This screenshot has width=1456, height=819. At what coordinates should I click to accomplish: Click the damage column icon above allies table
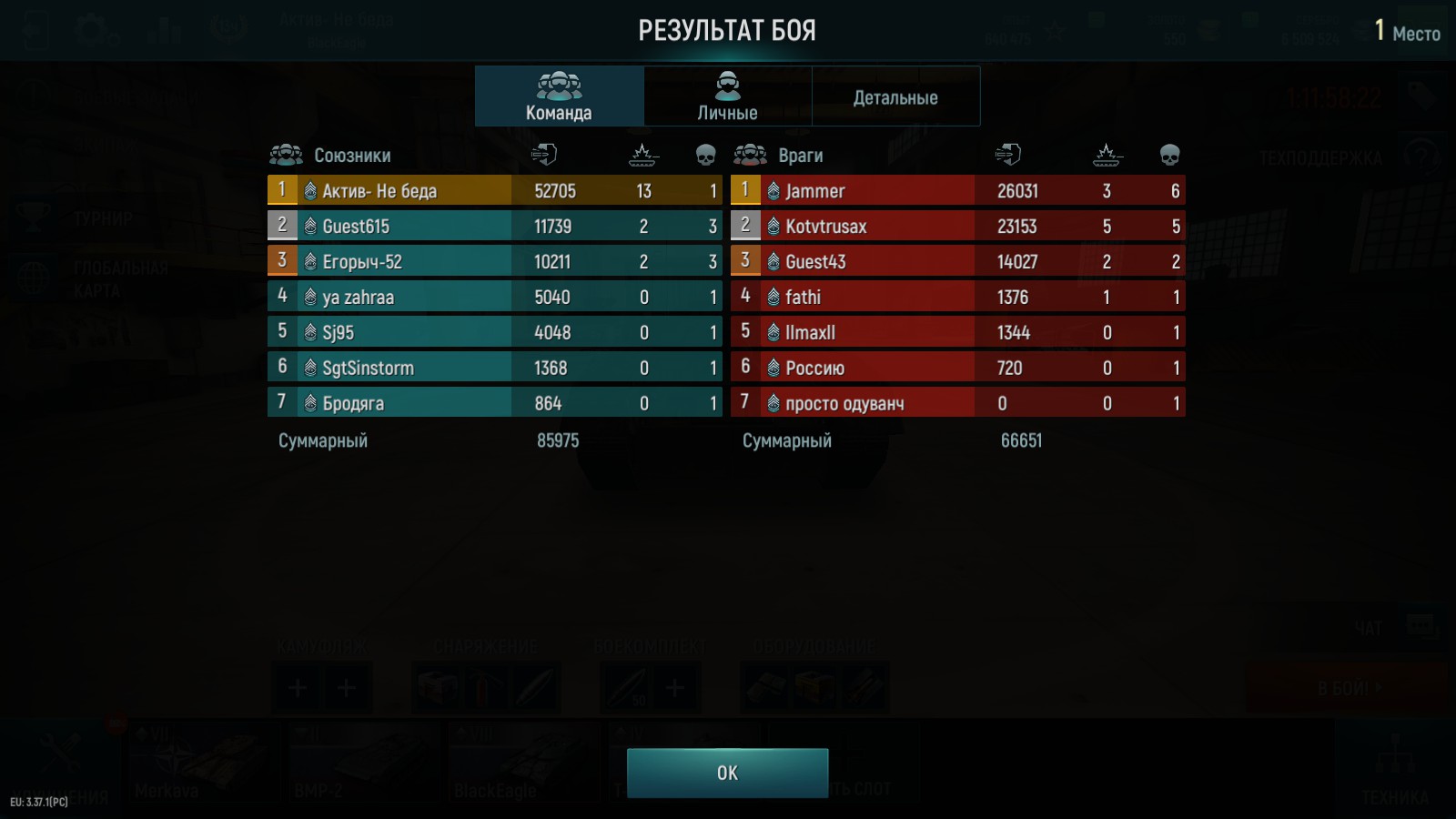click(x=543, y=155)
